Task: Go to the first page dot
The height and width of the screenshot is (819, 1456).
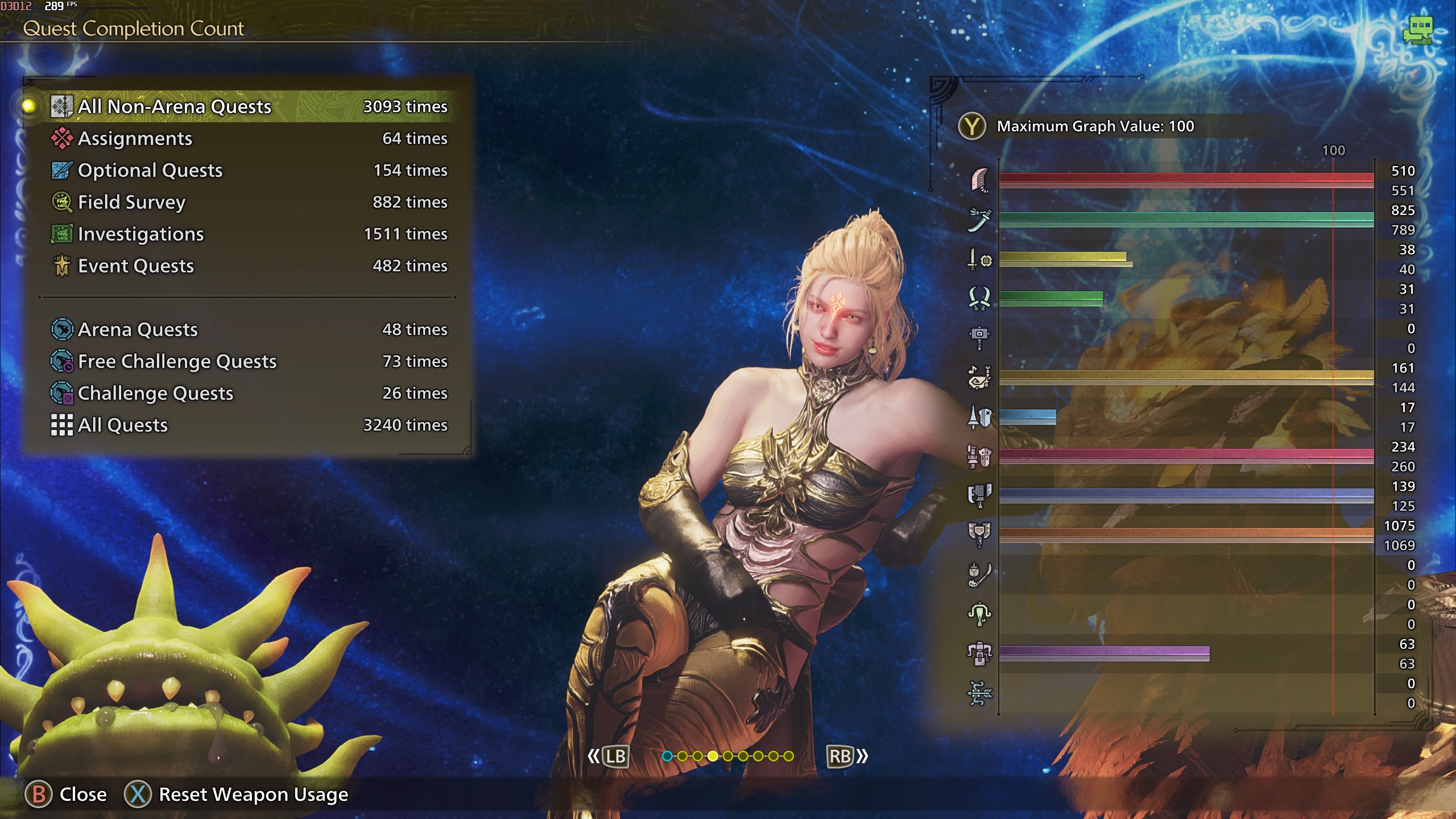Action: point(667,756)
